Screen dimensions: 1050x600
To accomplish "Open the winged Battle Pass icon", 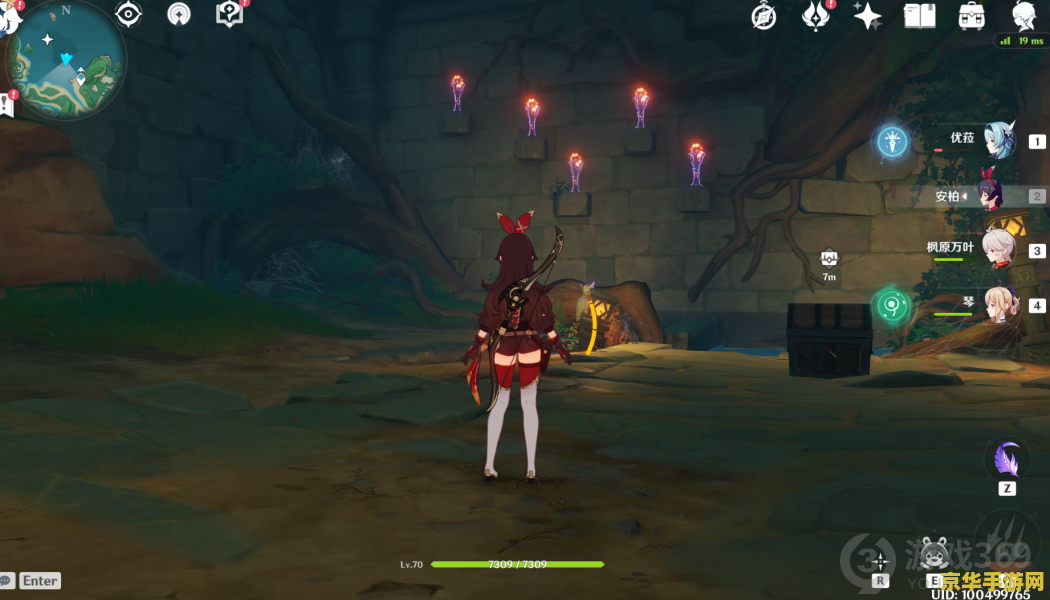I will coord(816,16).
